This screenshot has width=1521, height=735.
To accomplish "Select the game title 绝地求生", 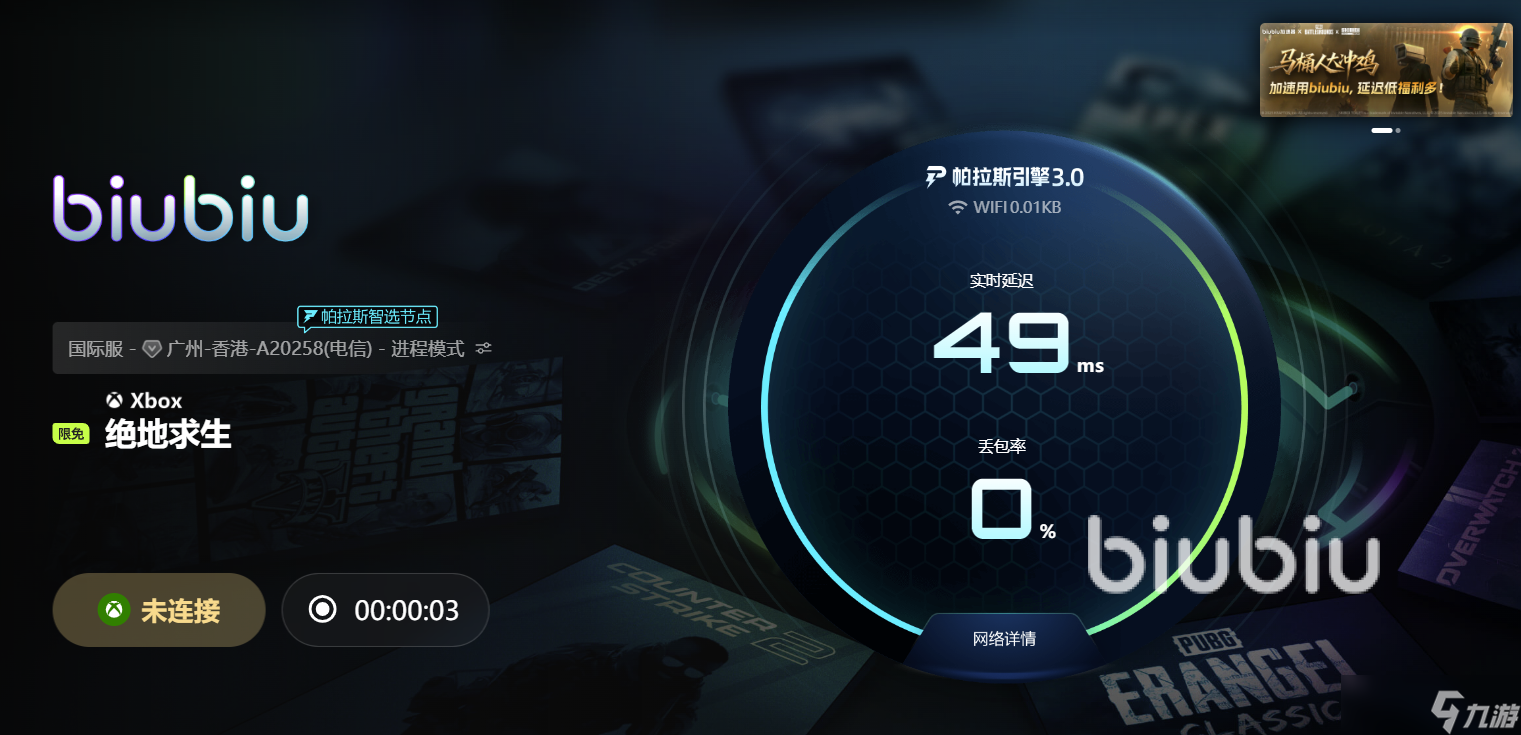I will tap(167, 434).
